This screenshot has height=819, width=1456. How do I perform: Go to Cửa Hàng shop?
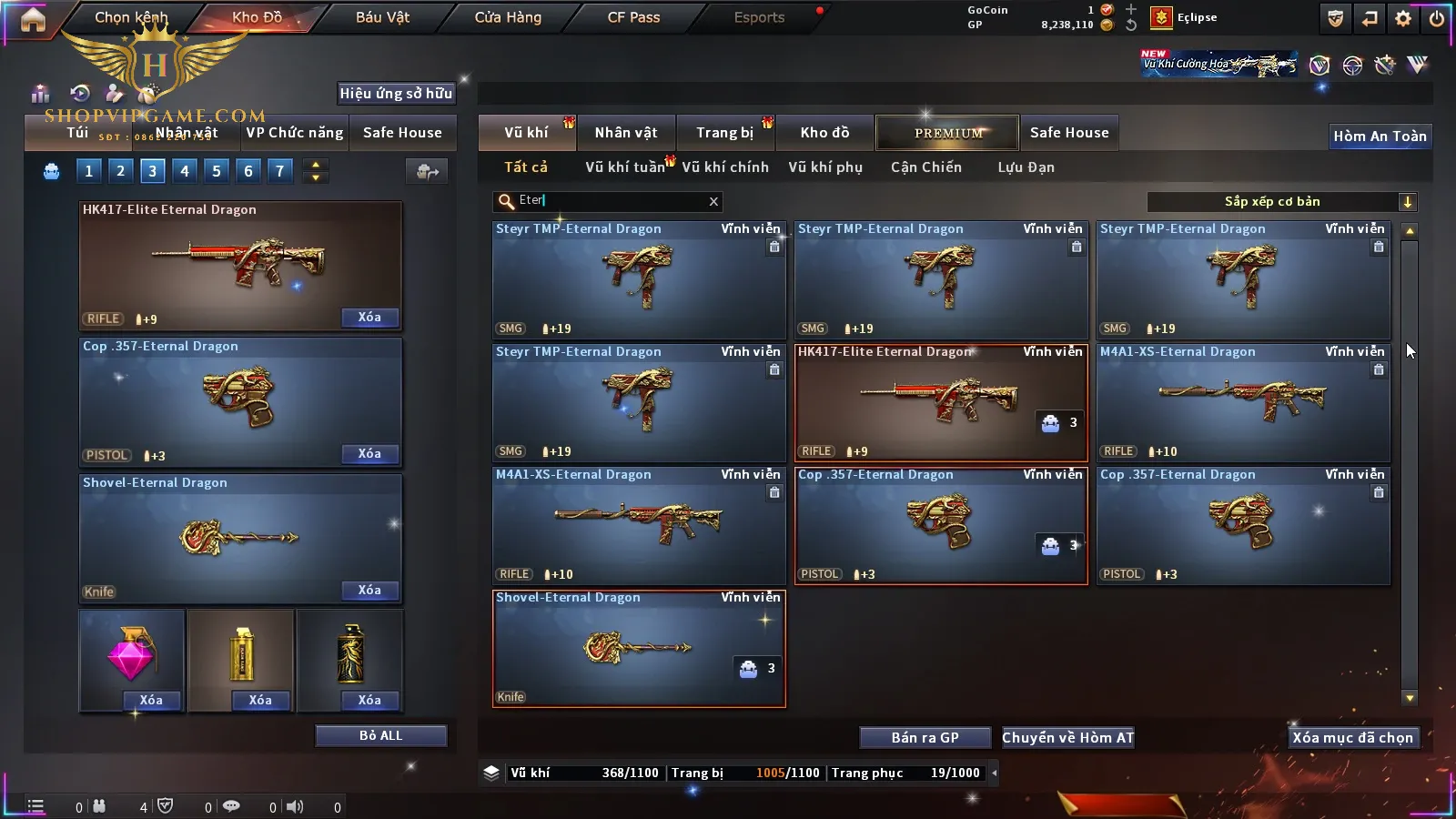508,17
